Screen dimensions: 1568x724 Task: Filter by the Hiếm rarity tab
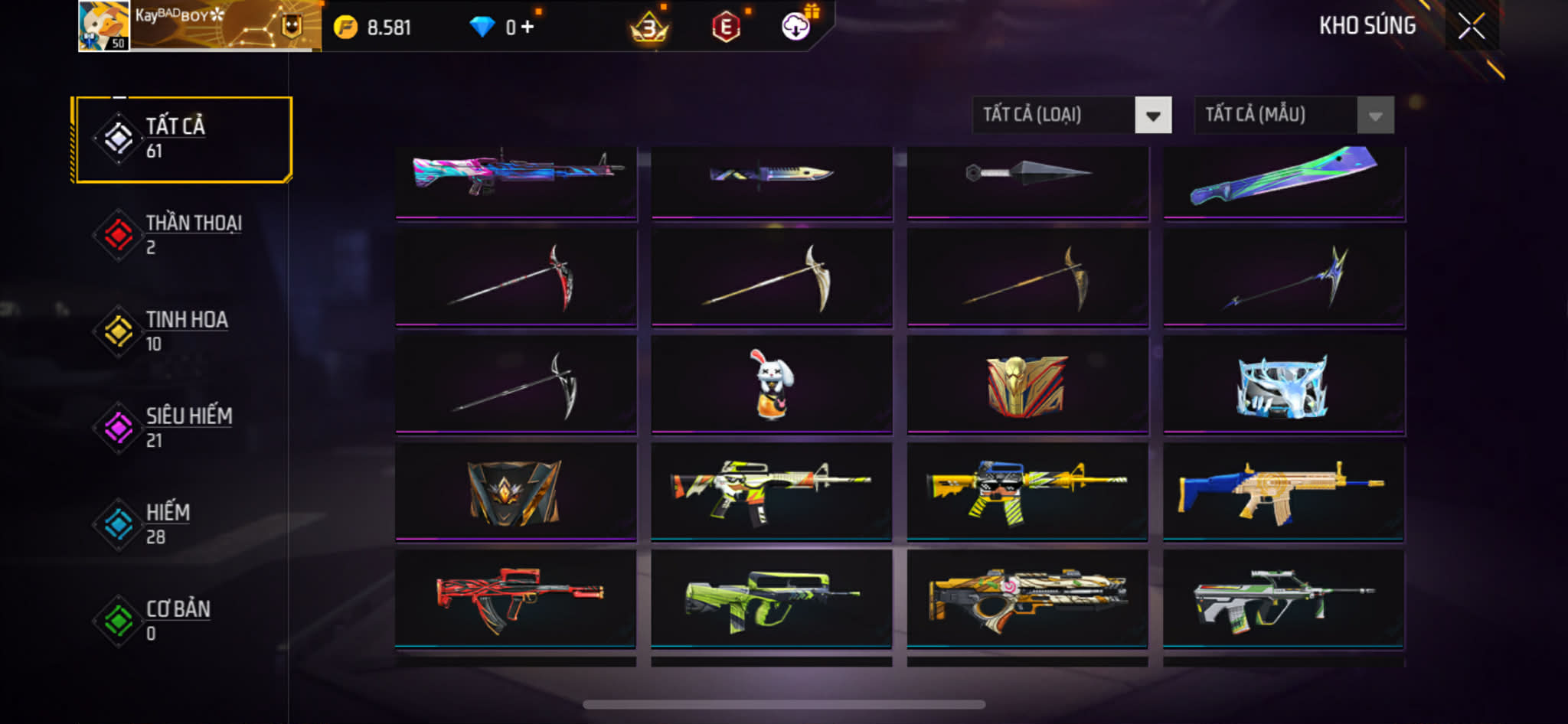pos(182,524)
